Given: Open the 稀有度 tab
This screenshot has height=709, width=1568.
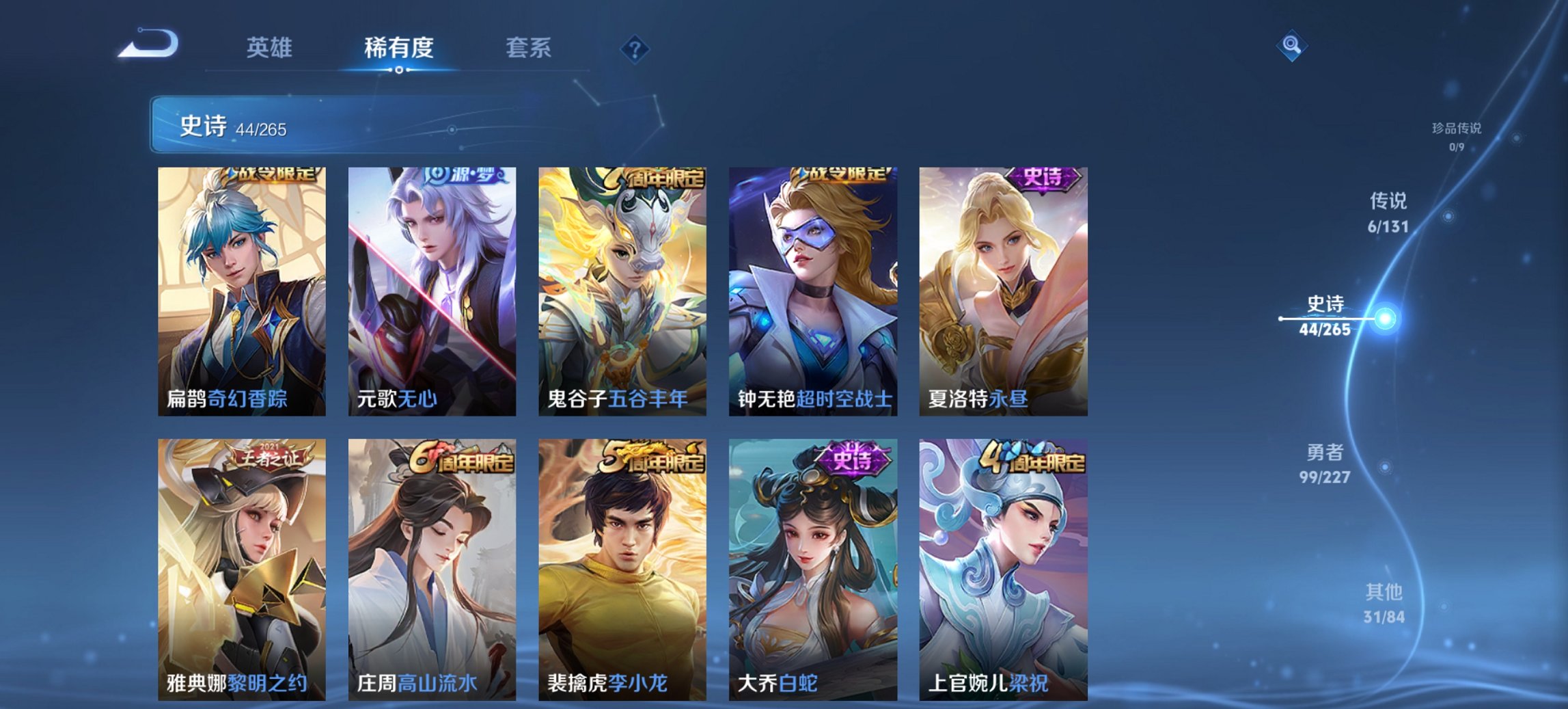Looking at the screenshot, I should click(x=398, y=48).
